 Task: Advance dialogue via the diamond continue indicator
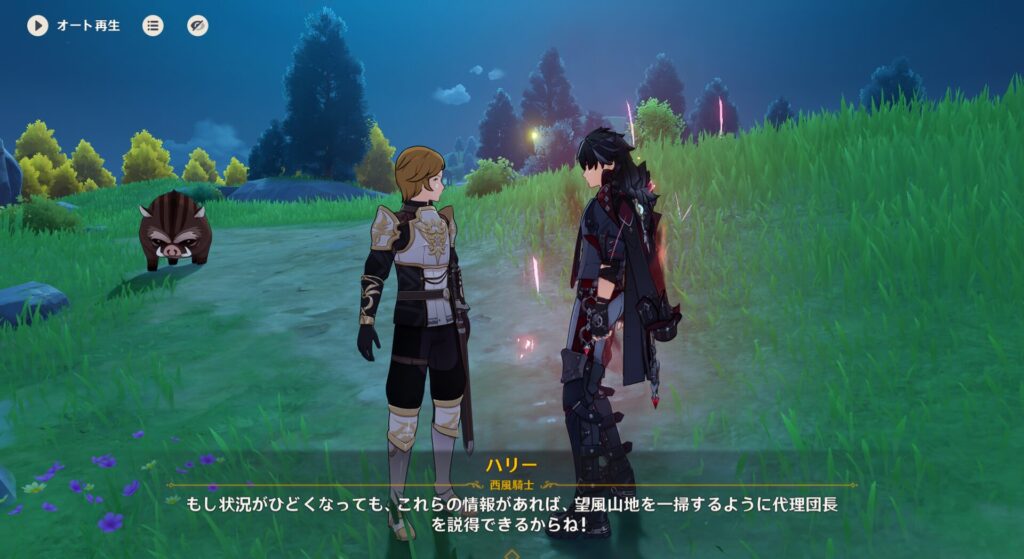coord(512,553)
